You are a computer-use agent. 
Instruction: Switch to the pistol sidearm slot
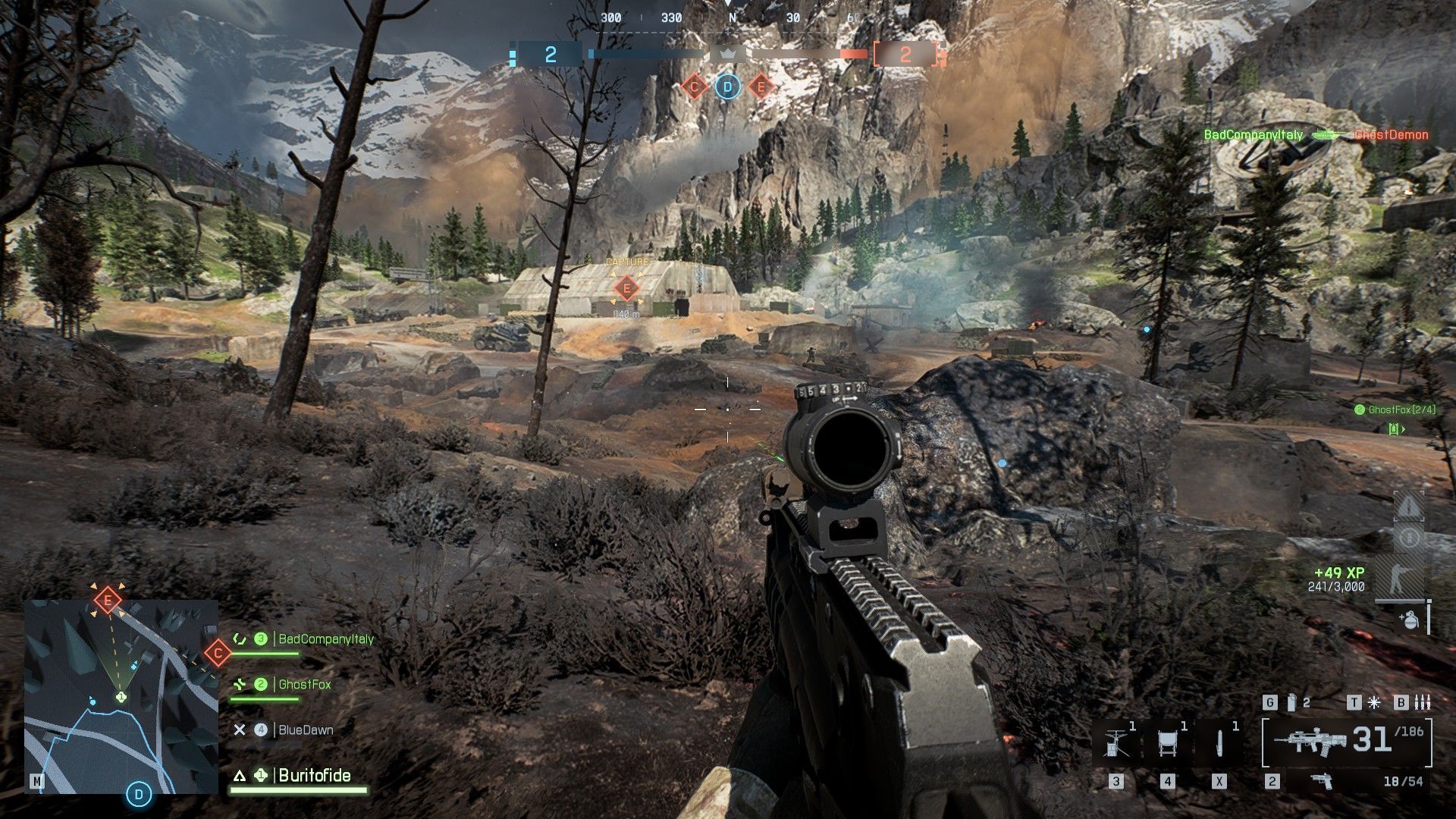coord(1322,780)
